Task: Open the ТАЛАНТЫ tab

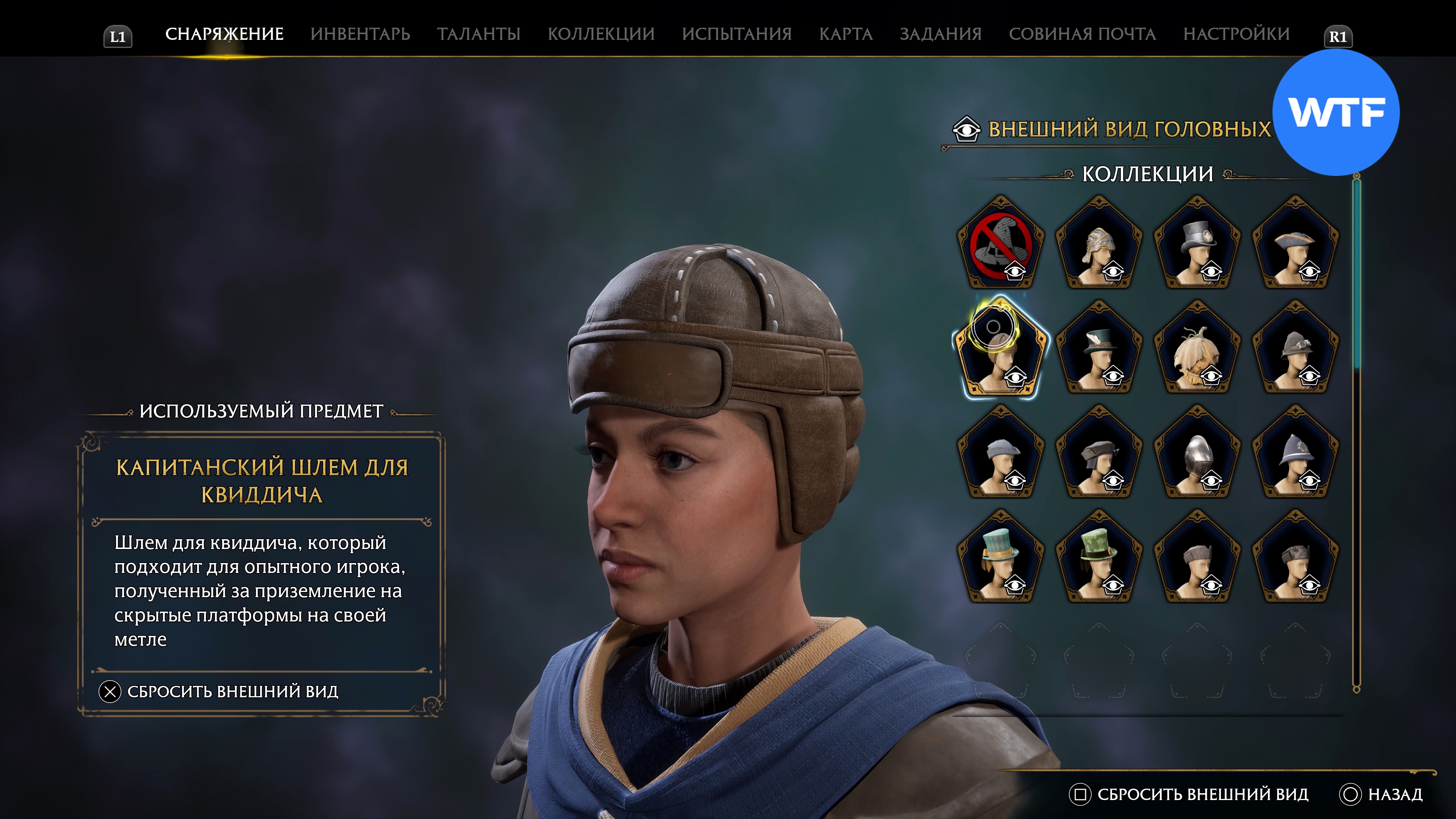Action: [478, 34]
